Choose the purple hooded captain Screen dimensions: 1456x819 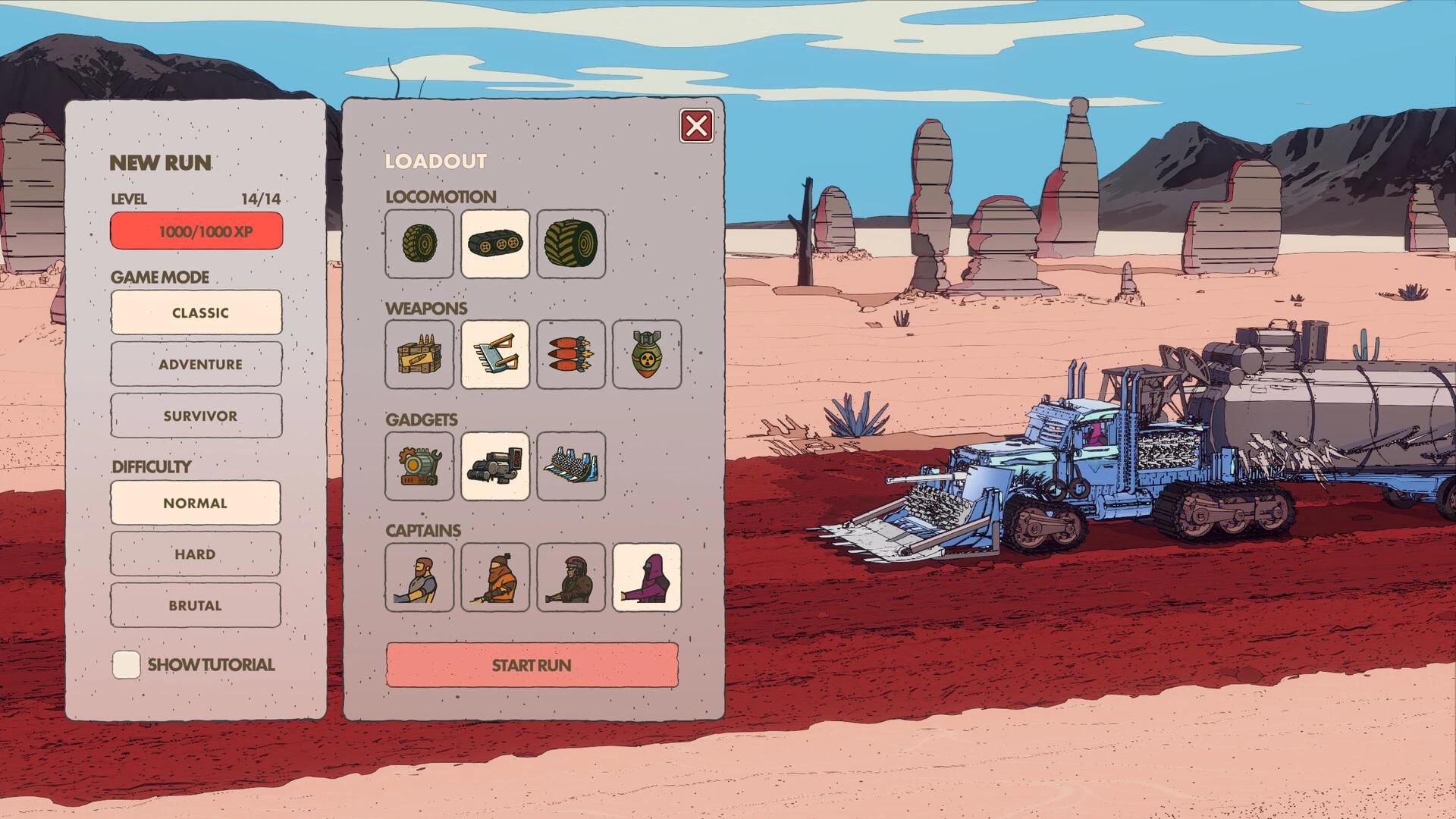645,577
